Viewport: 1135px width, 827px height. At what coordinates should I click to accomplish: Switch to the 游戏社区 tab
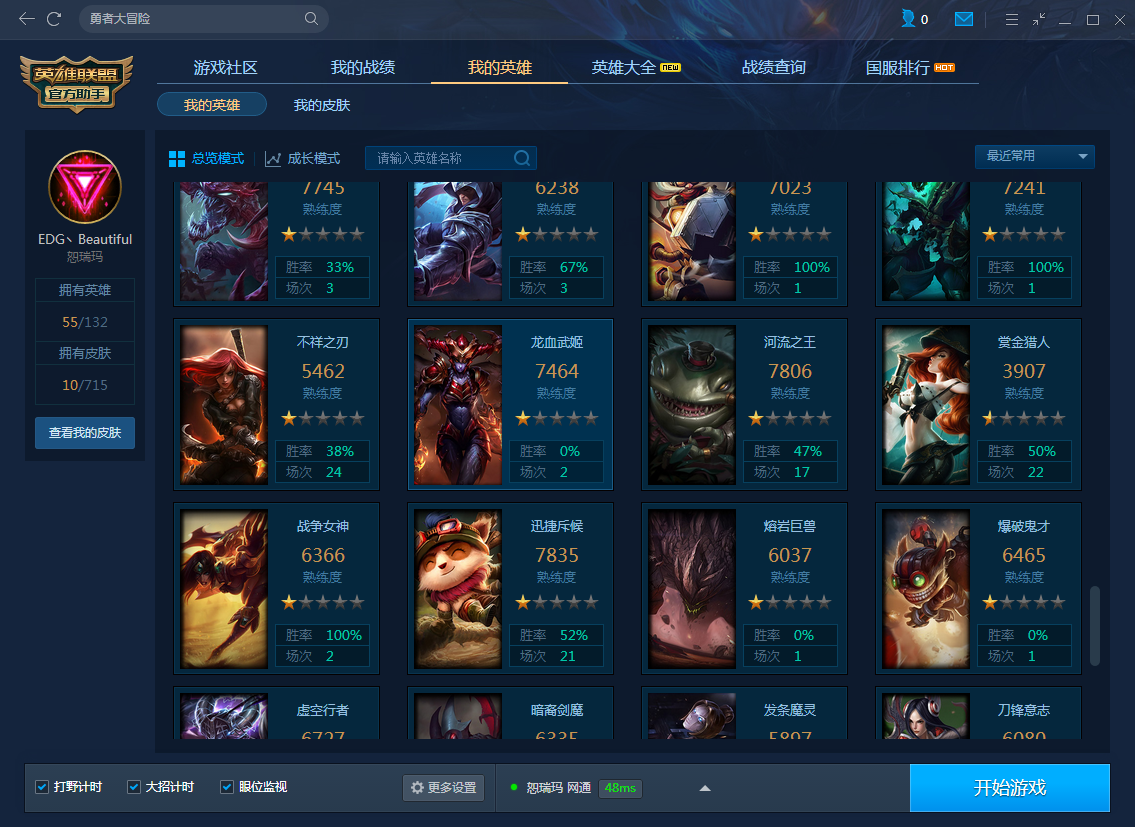coord(226,68)
